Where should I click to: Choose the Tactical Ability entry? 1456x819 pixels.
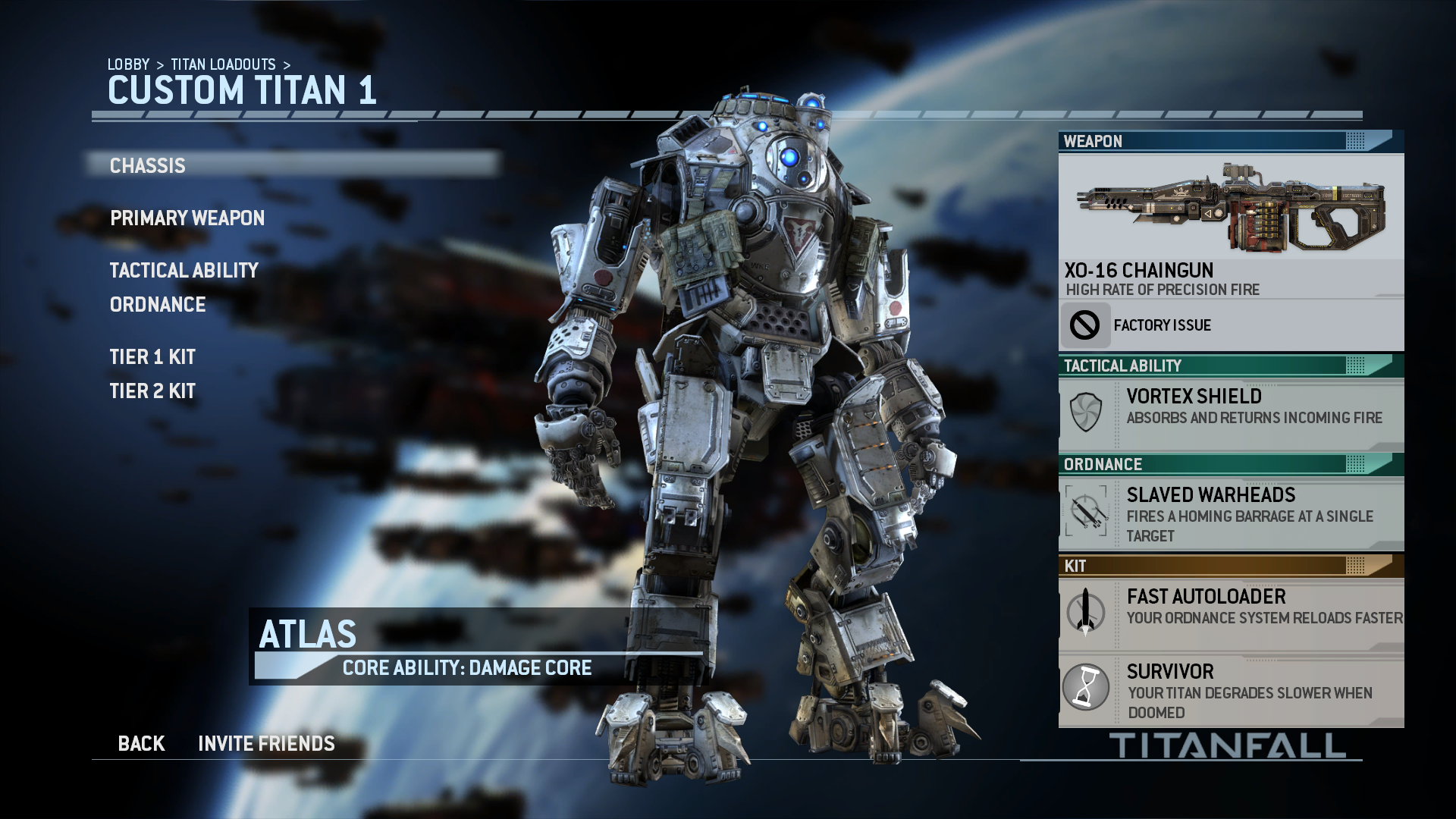point(184,271)
